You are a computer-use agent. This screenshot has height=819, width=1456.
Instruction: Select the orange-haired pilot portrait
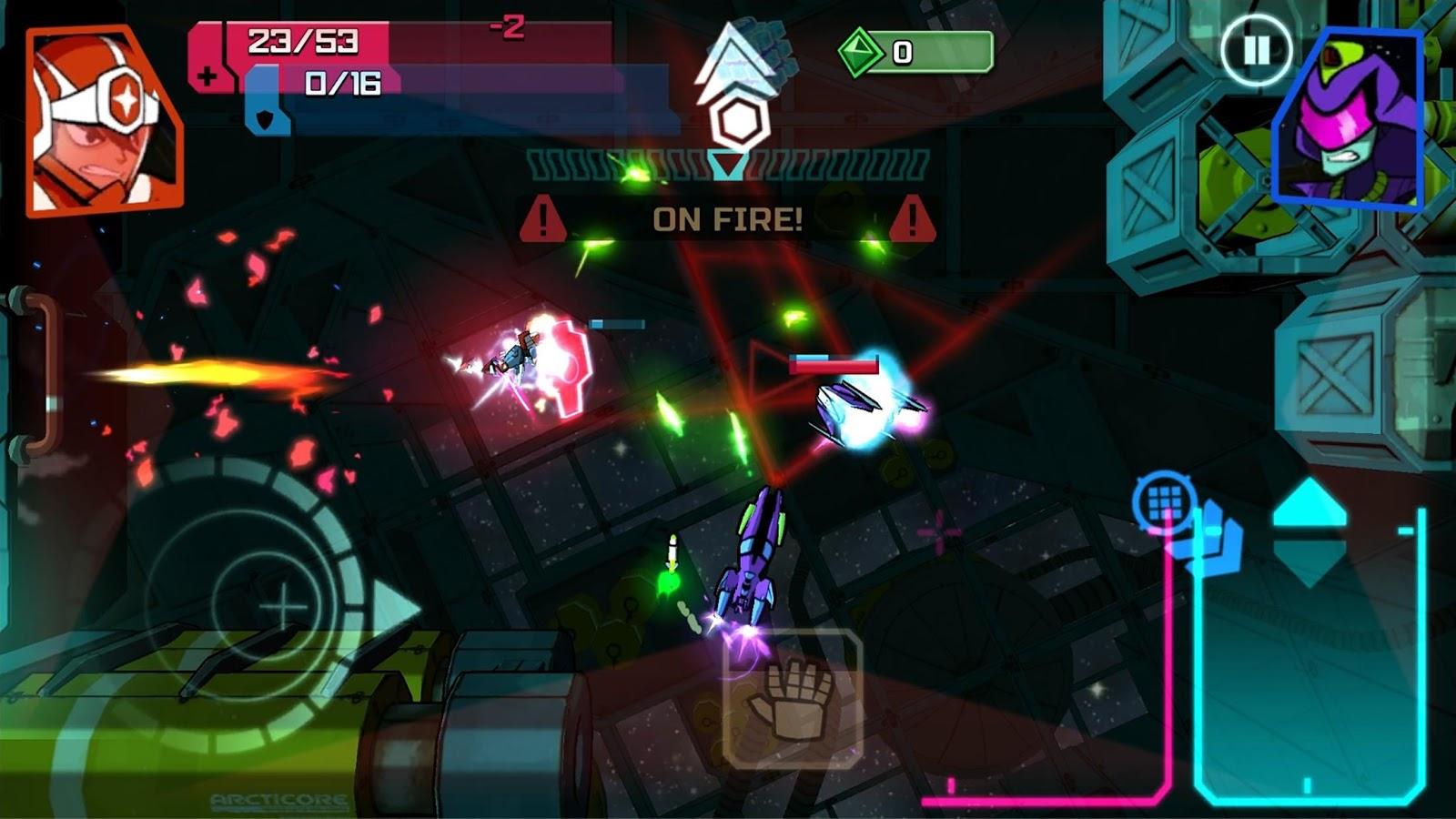tap(104, 121)
